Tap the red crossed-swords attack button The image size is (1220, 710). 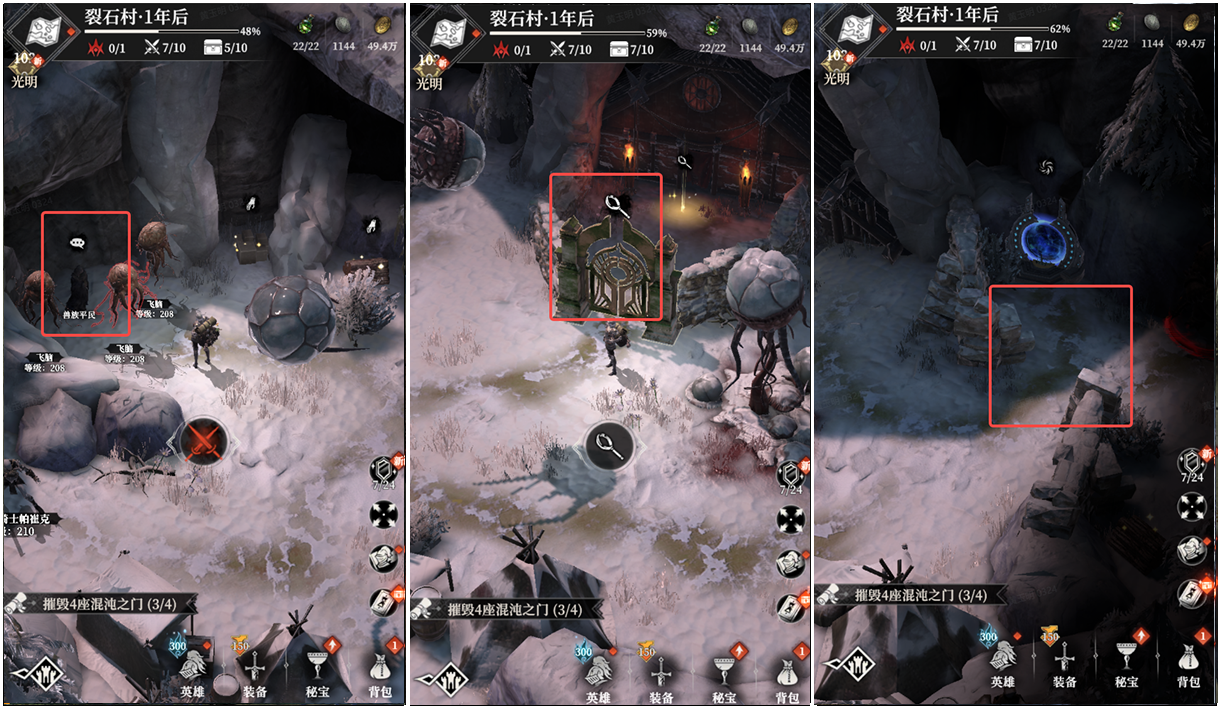point(203,440)
